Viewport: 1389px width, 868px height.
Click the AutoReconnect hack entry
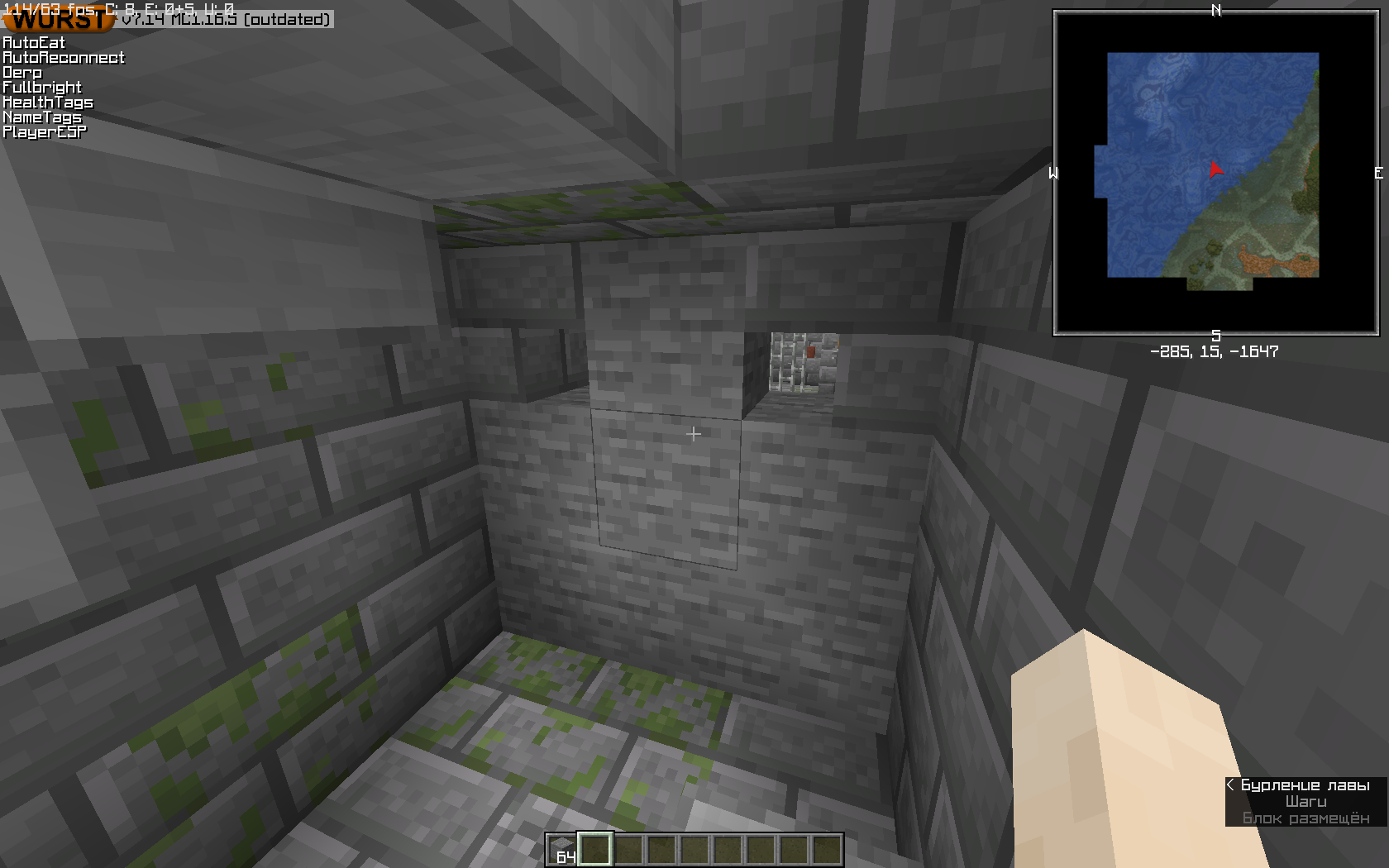pos(64,57)
